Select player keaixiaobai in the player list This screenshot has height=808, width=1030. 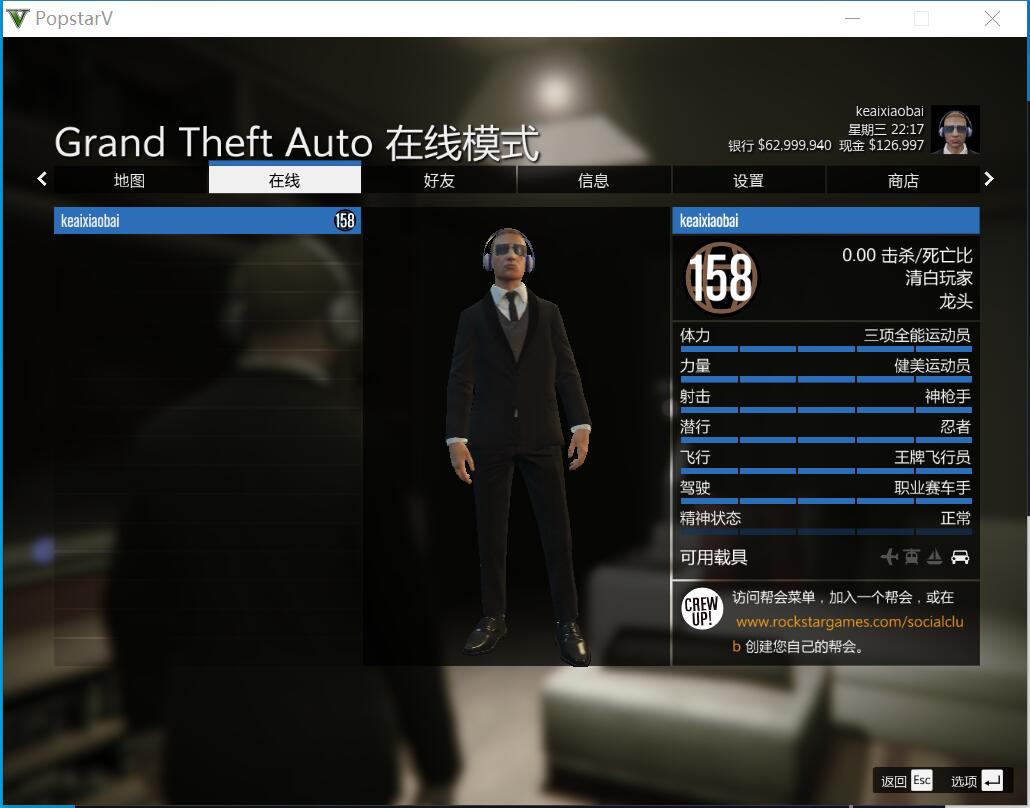[207, 221]
